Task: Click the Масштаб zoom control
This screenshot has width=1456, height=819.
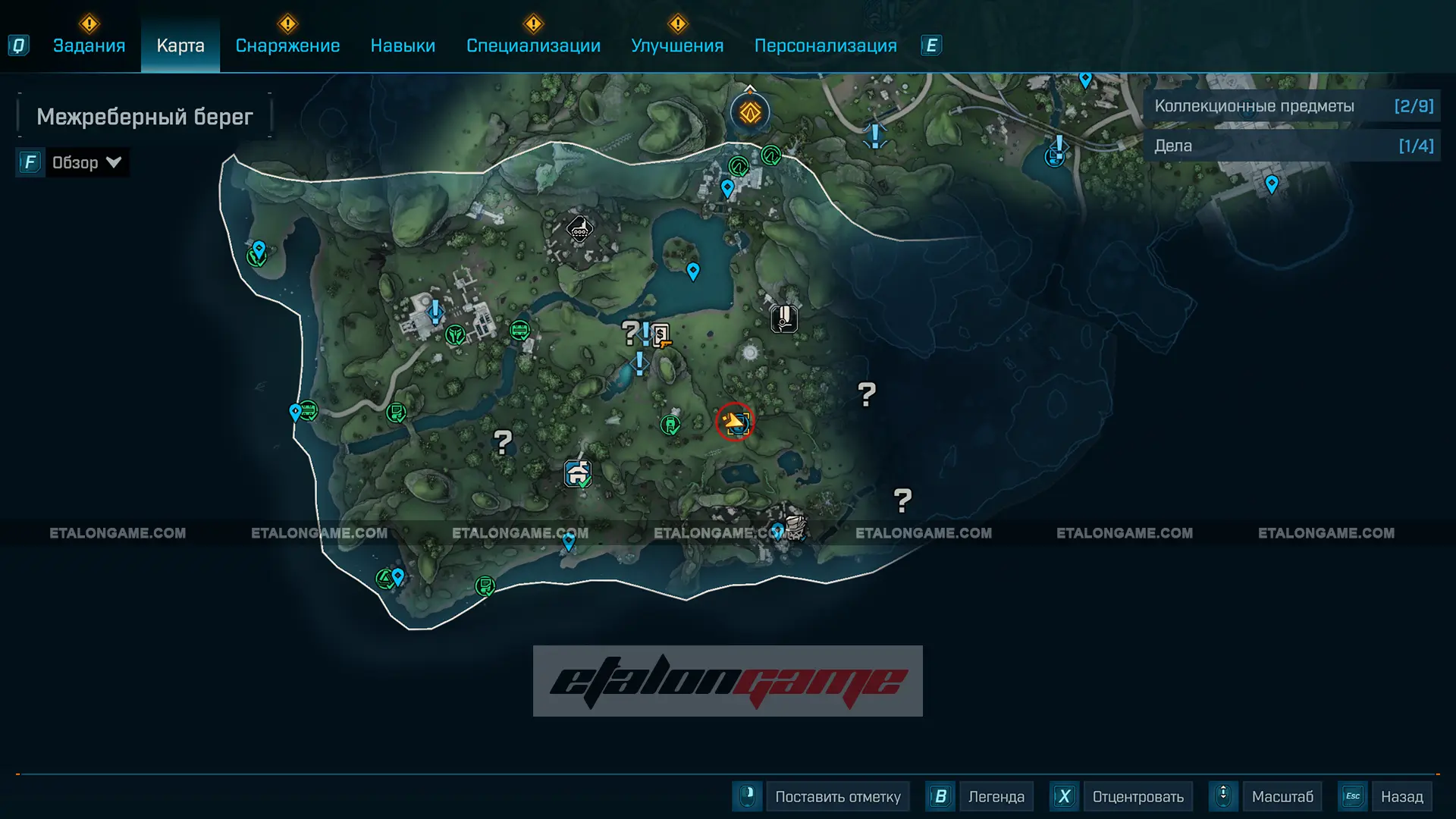Action: tap(1282, 796)
